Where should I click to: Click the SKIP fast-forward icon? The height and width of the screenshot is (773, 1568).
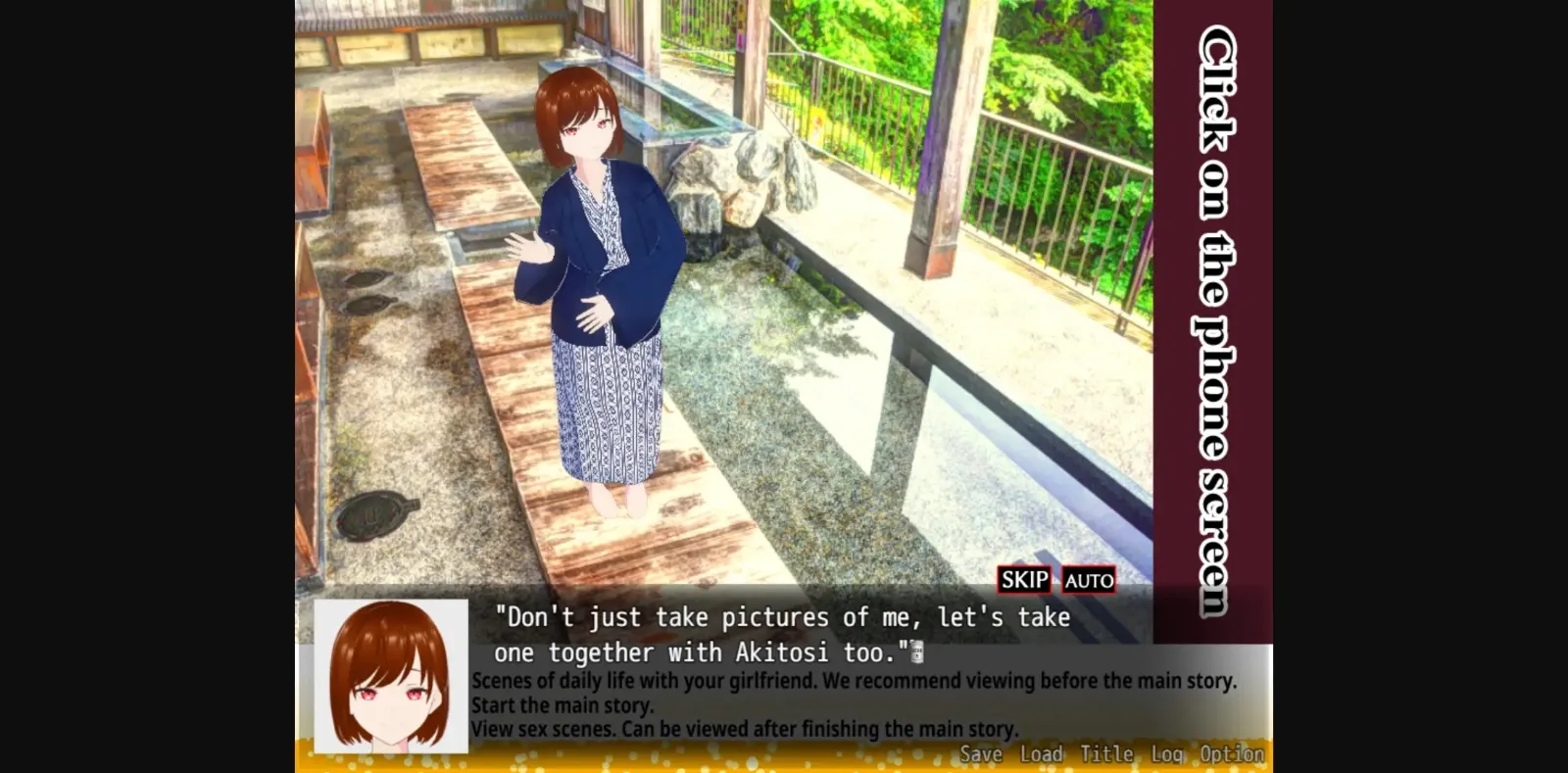[x=1023, y=580]
